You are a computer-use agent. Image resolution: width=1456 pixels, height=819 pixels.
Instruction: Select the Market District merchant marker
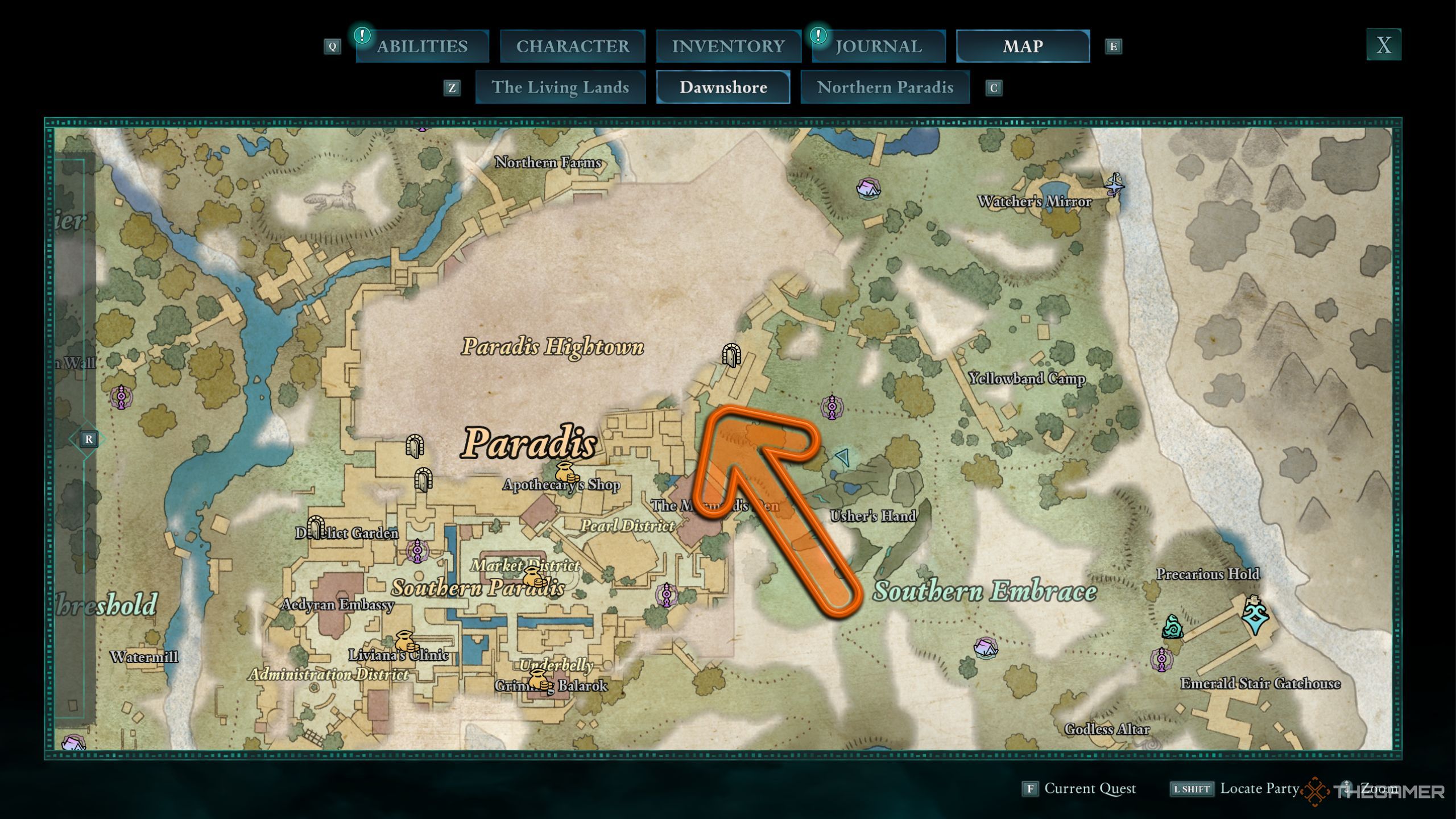[x=533, y=577]
